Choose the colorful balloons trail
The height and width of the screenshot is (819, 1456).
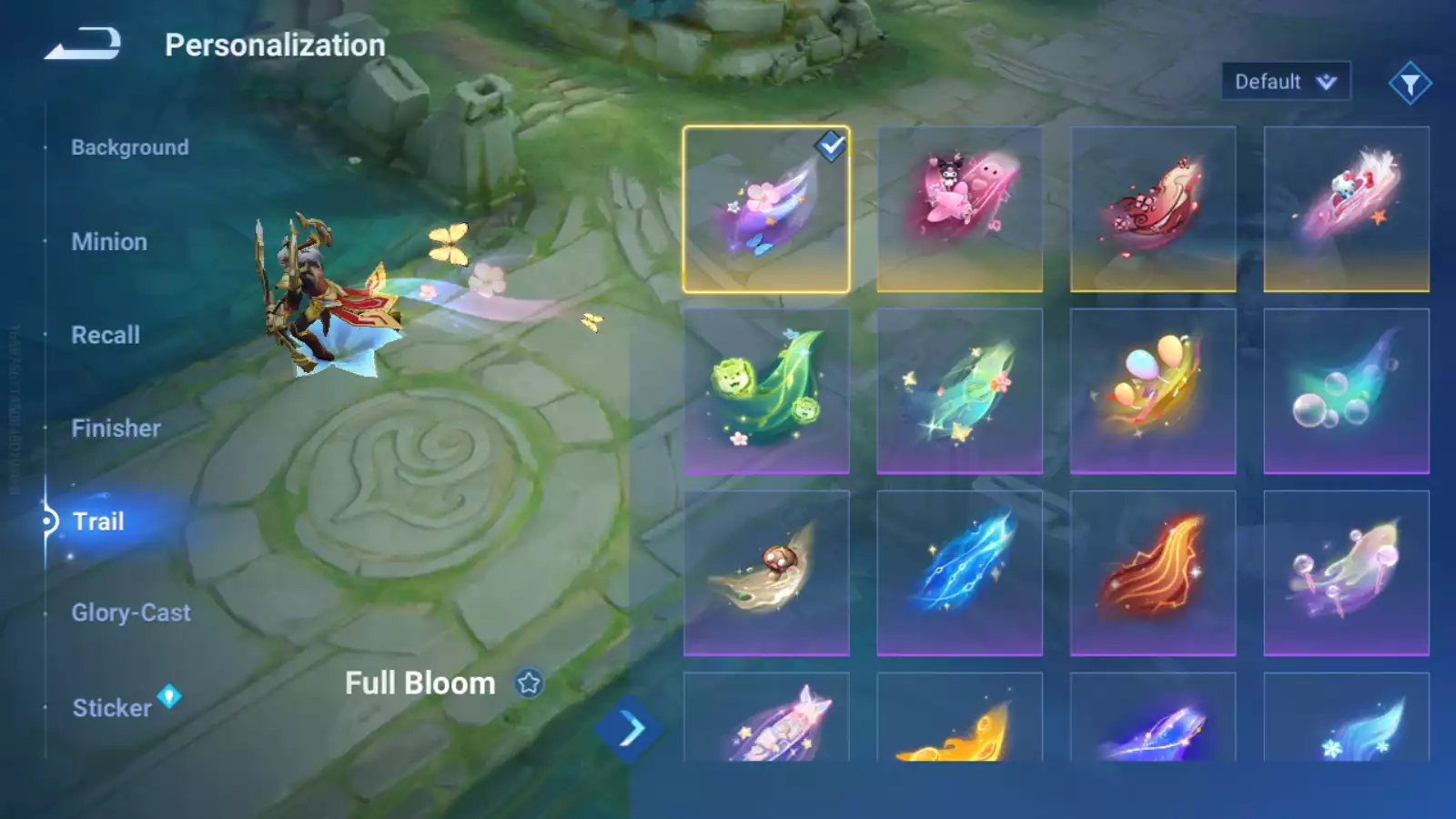pyautogui.click(x=1153, y=391)
